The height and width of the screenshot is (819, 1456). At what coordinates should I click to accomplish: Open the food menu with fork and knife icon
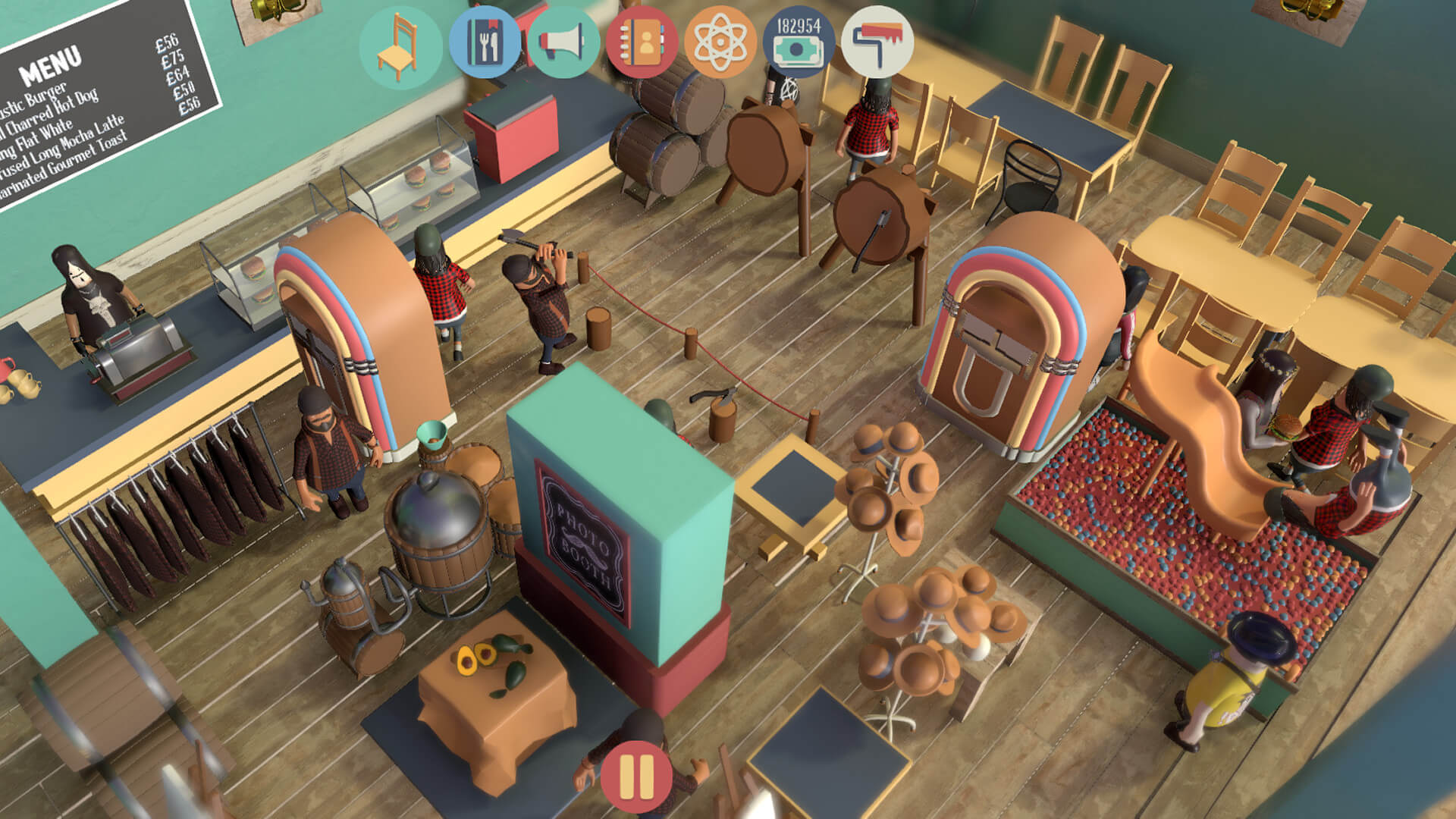click(485, 43)
